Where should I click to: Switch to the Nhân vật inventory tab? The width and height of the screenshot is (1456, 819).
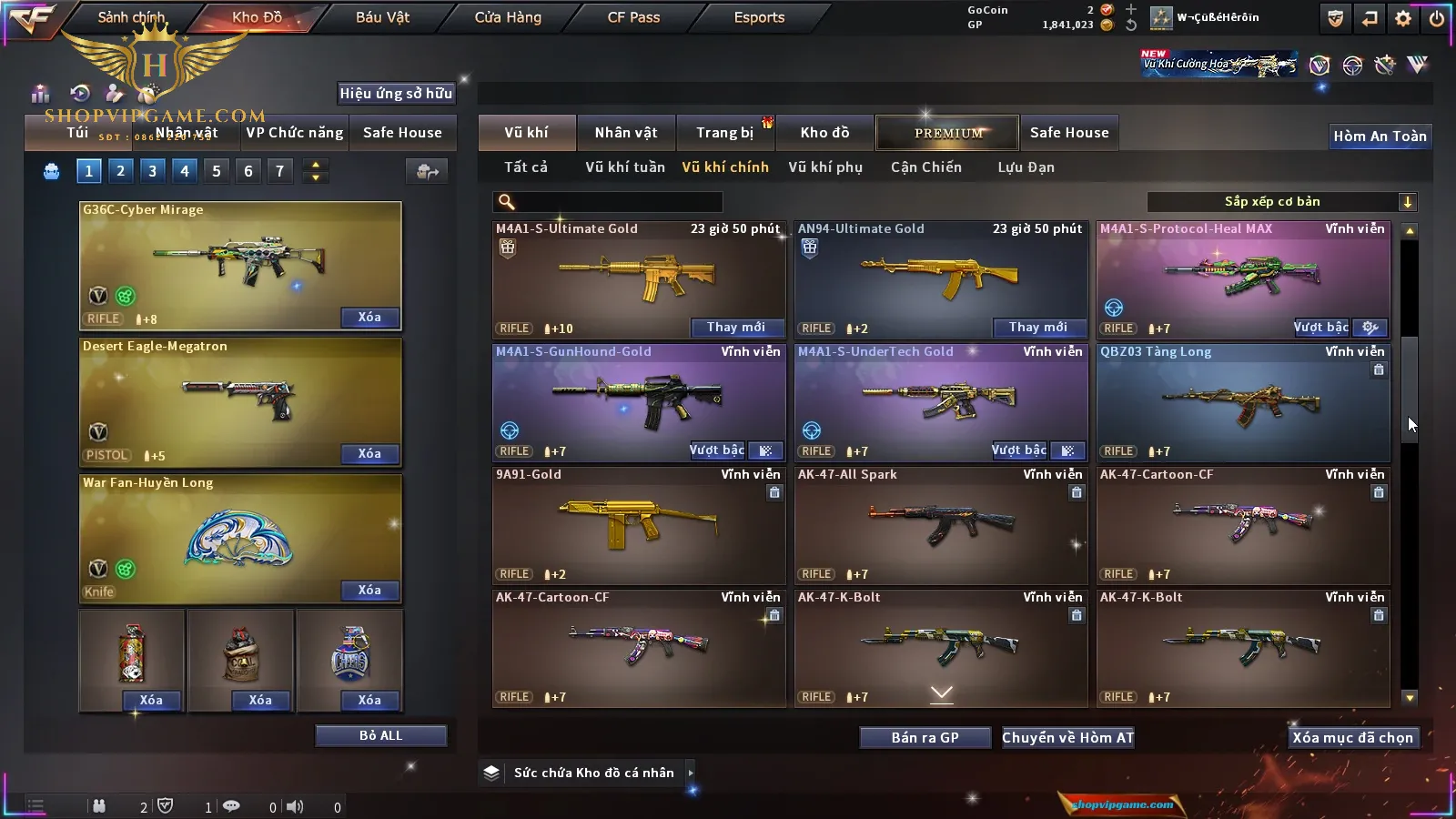[x=626, y=133]
